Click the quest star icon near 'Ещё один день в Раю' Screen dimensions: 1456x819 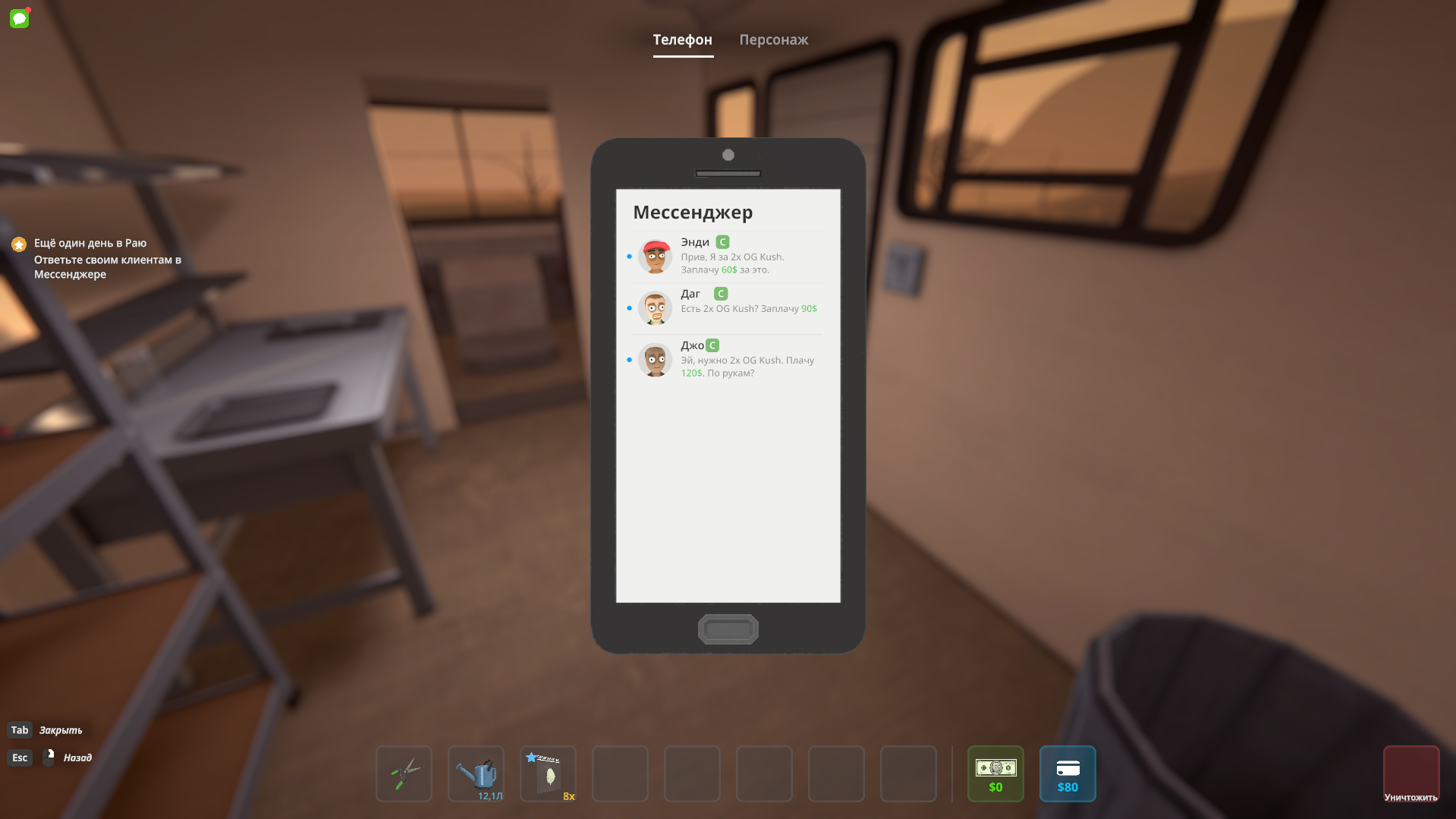(17, 244)
